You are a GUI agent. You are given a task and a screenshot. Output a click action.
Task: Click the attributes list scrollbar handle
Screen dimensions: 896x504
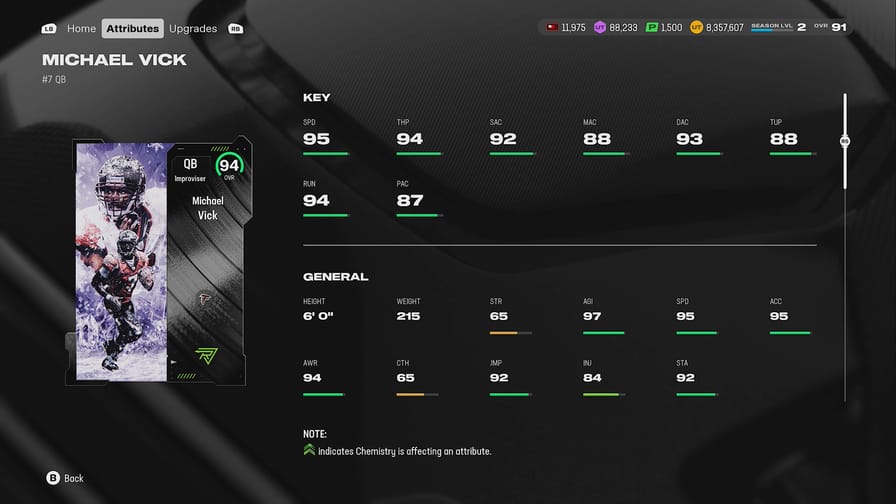point(845,141)
